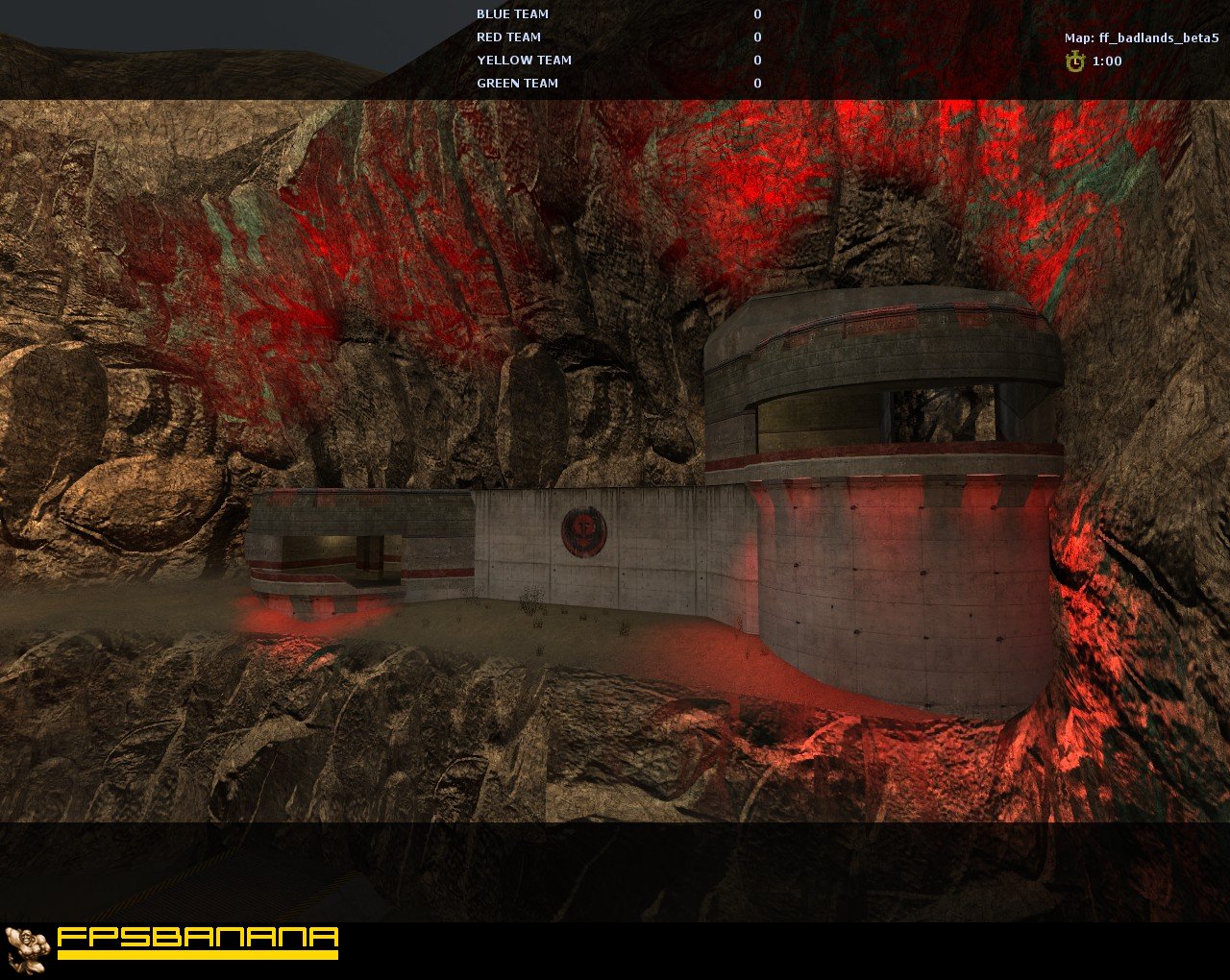Select the GREEN TEAM scoreboard entry
Image resolution: width=1230 pixels, height=980 pixels.
tap(518, 83)
